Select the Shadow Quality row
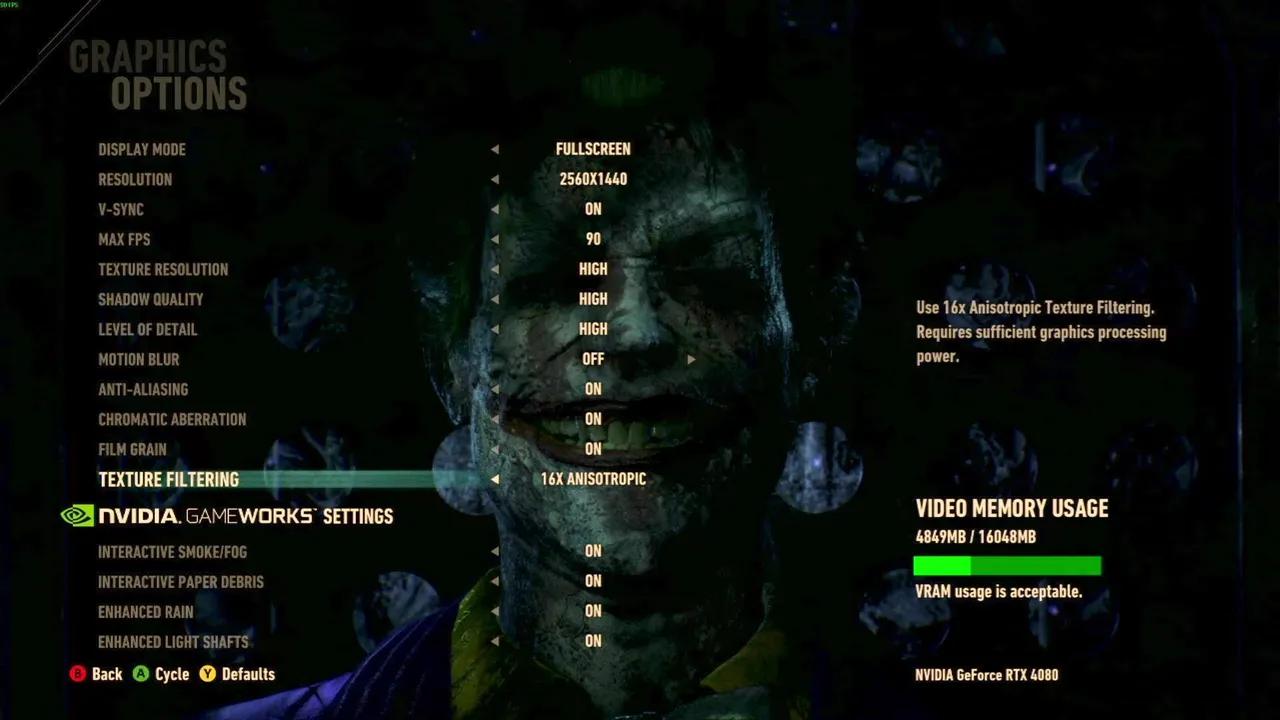1280x720 pixels. coord(150,299)
